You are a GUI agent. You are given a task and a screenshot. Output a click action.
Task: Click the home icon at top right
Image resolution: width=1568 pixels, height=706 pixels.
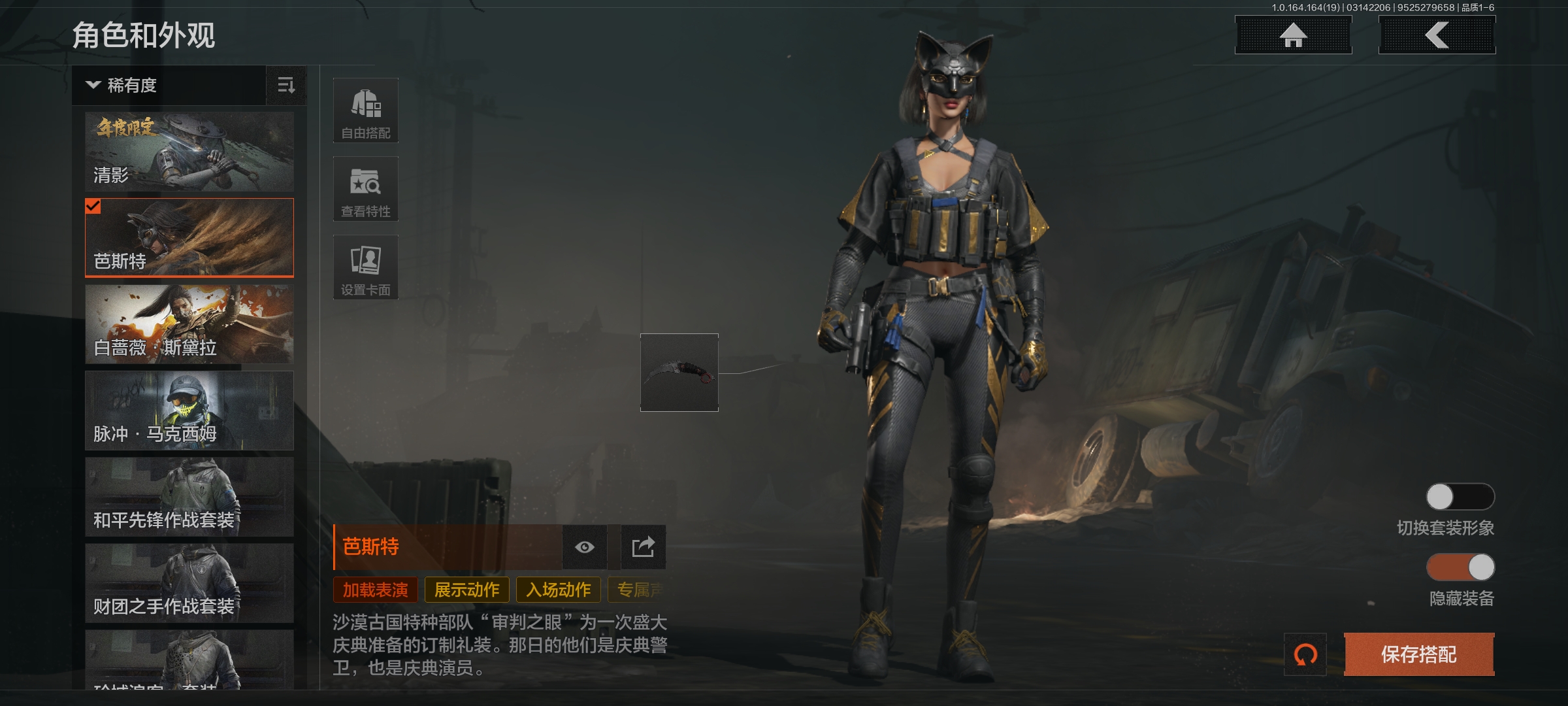(x=1293, y=35)
